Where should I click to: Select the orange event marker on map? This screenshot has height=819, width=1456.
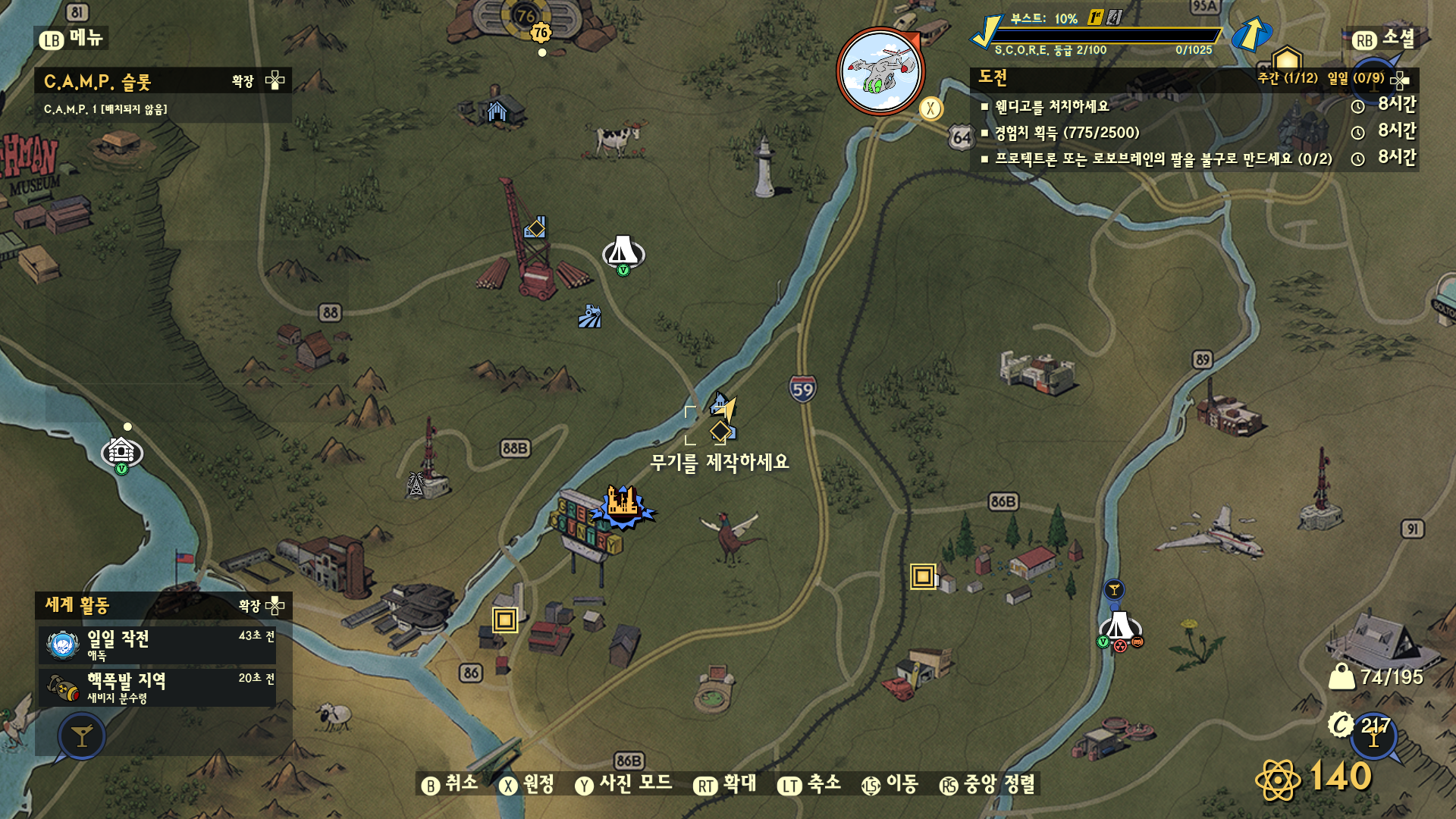[x=623, y=504]
